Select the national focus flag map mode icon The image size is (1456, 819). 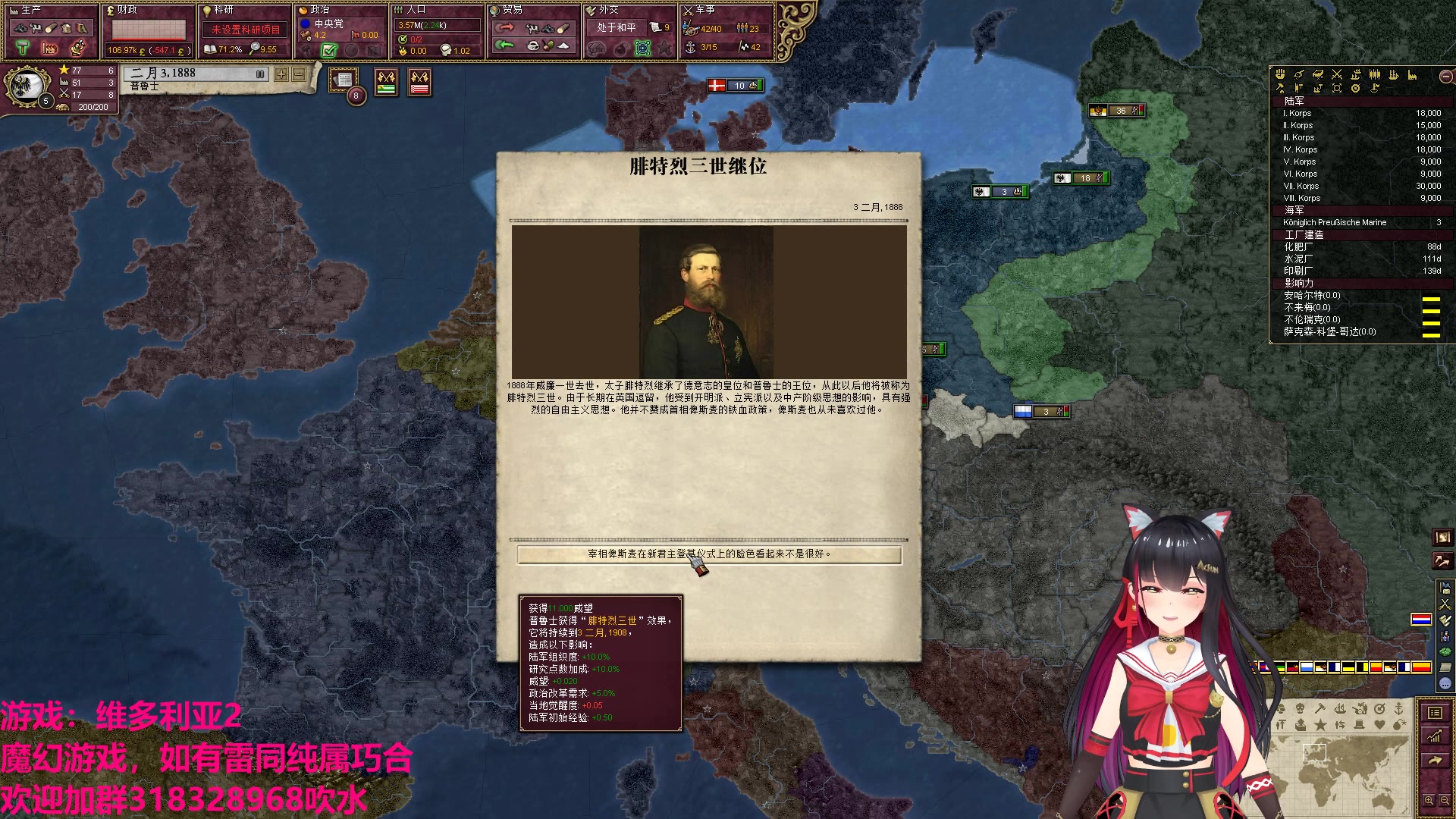[1375, 89]
